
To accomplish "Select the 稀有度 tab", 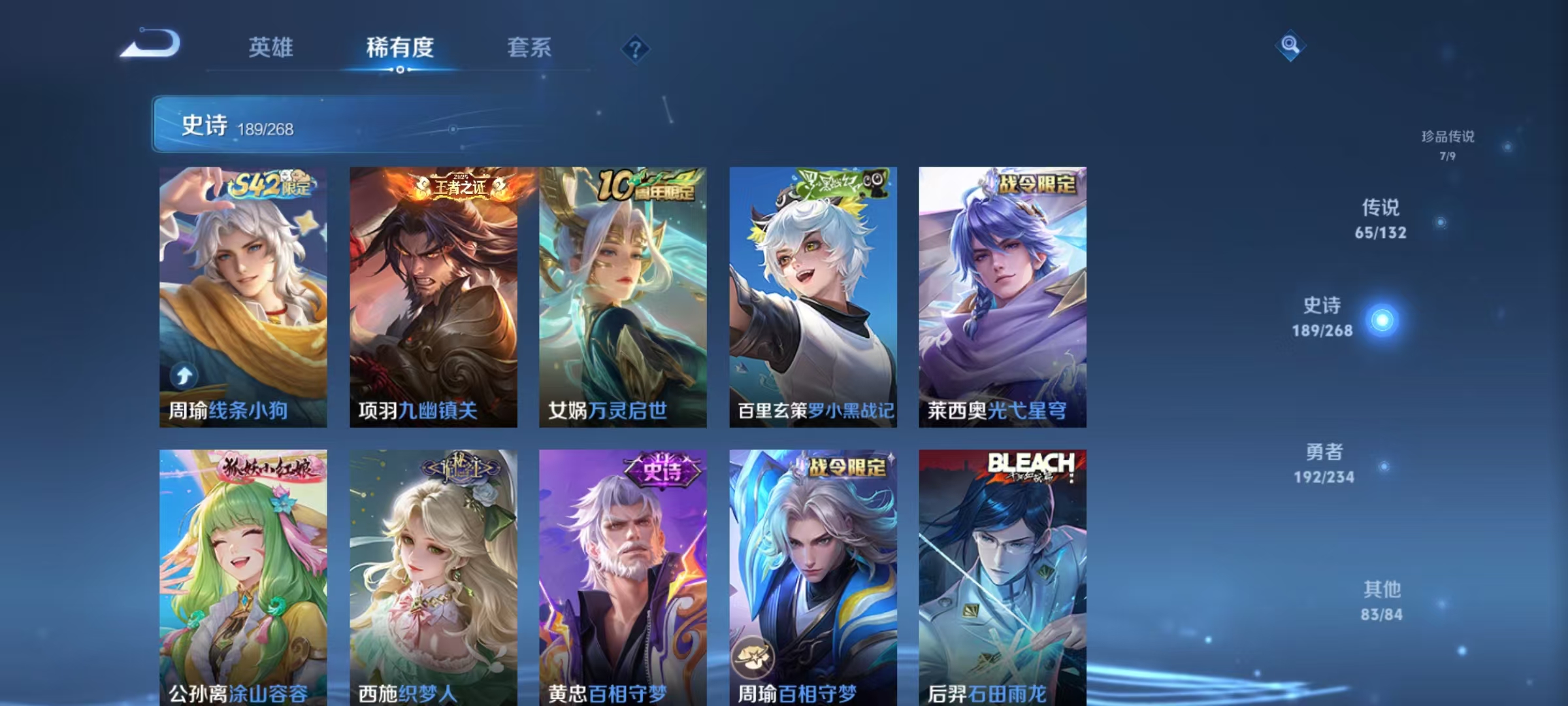I will 400,48.
